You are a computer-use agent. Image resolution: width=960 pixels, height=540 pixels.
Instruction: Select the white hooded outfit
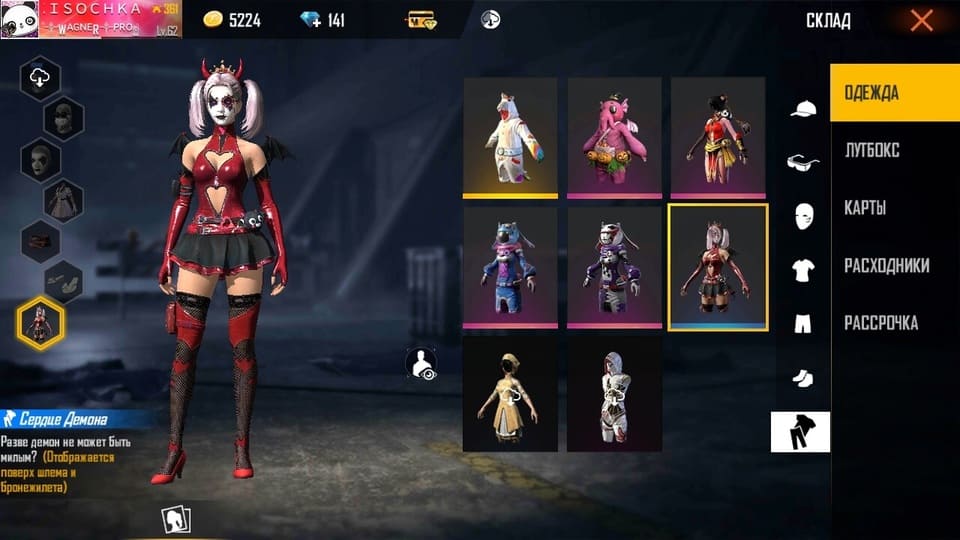click(615, 394)
